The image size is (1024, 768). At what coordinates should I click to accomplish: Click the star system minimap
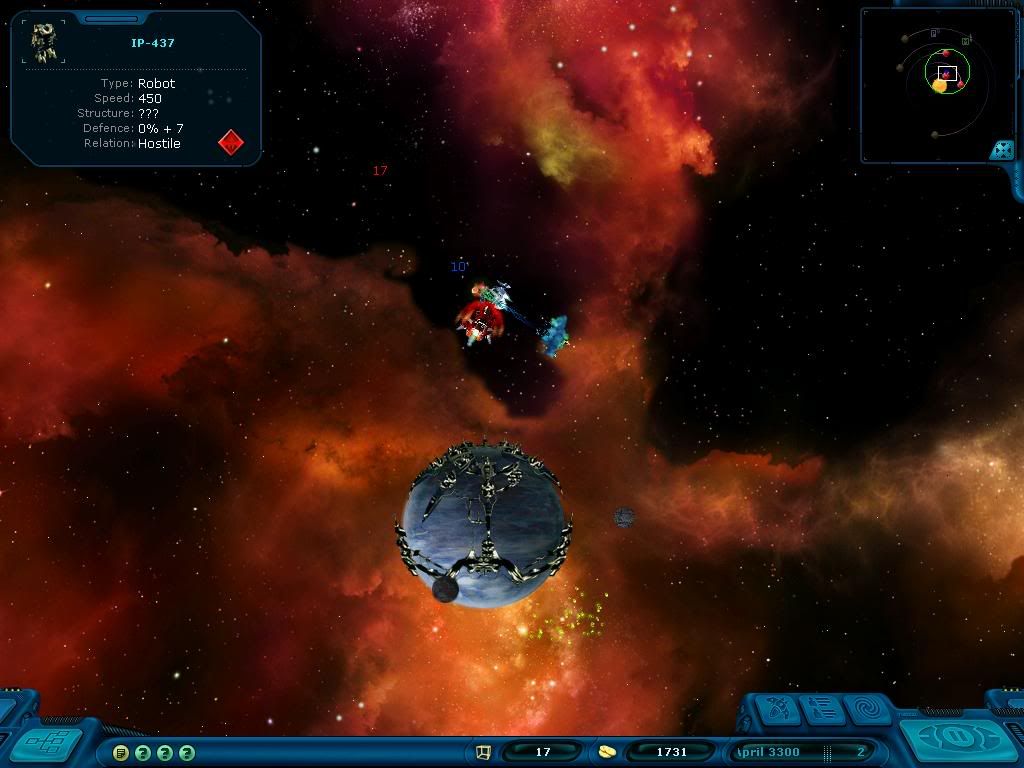[935, 85]
